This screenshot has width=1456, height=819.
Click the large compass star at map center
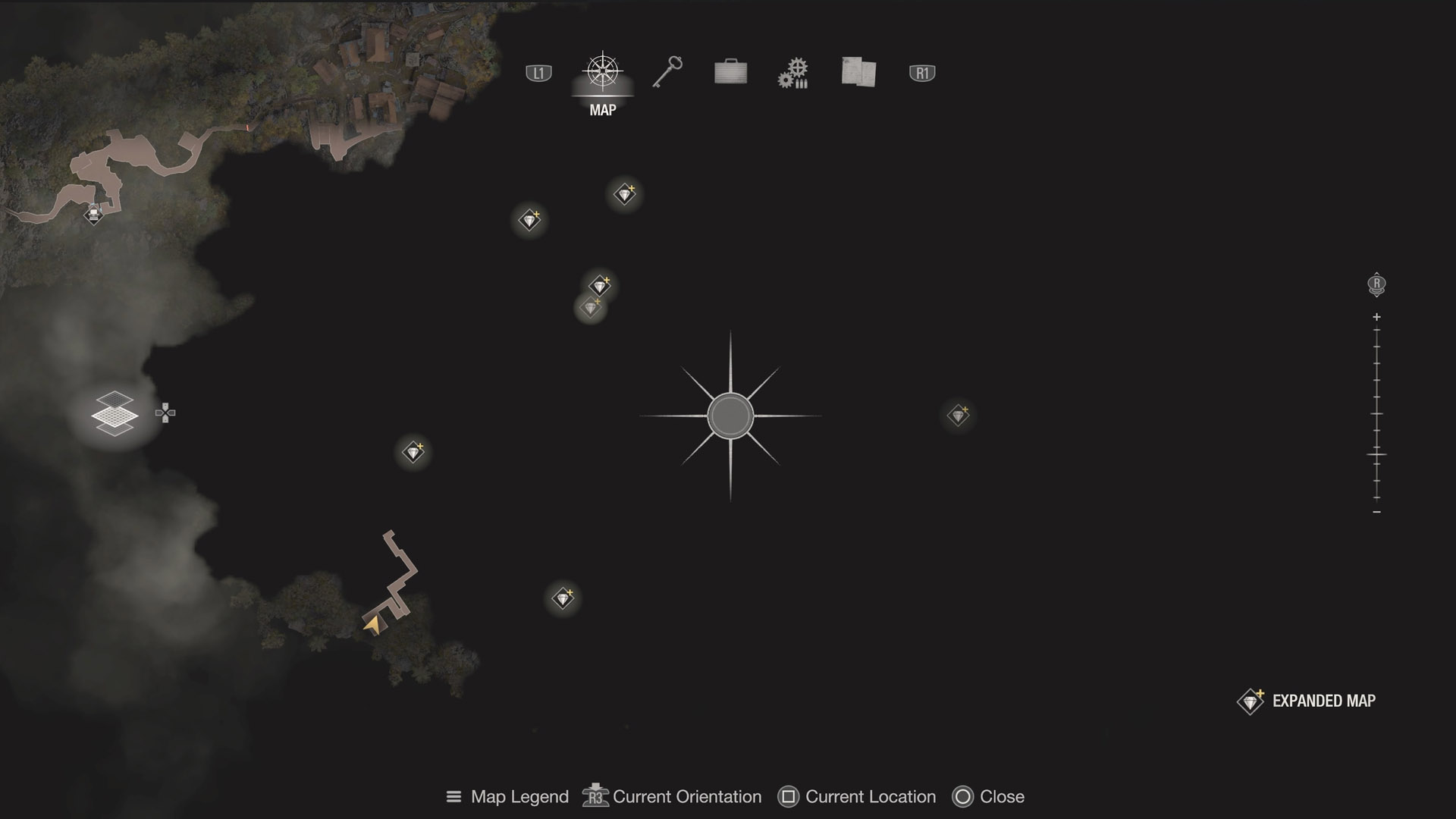click(730, 416)
